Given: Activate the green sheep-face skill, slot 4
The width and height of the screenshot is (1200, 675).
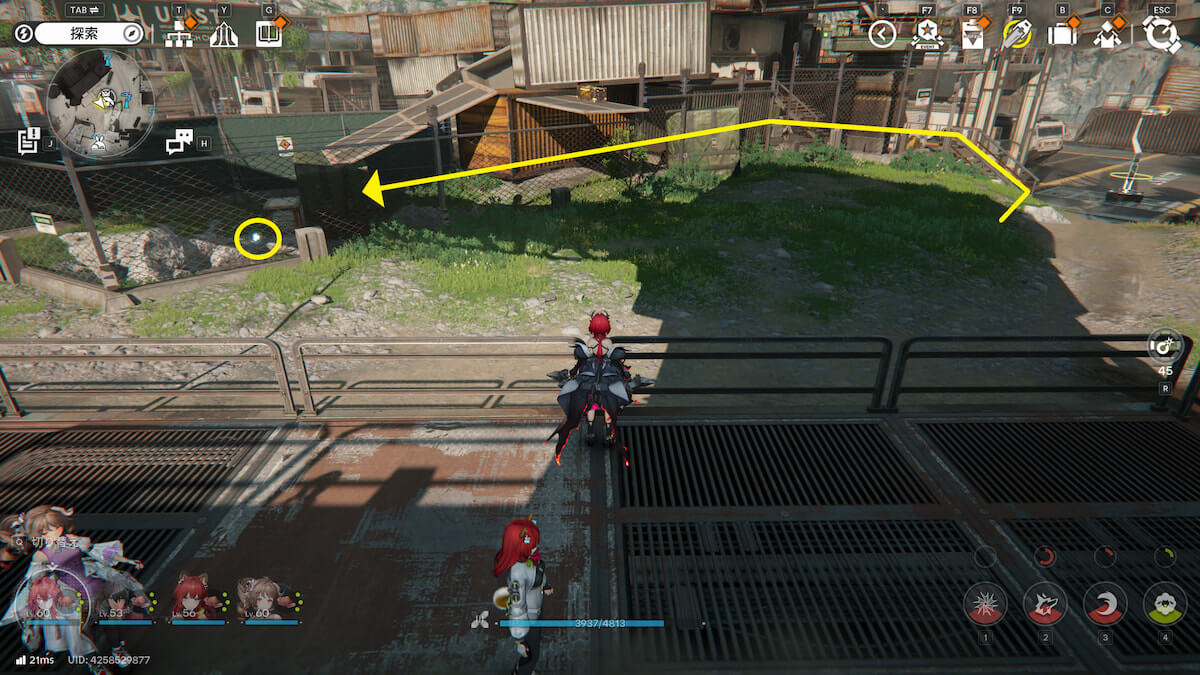Looking at the screenshot, I should pyautogui.click(x=1165, y=603).
